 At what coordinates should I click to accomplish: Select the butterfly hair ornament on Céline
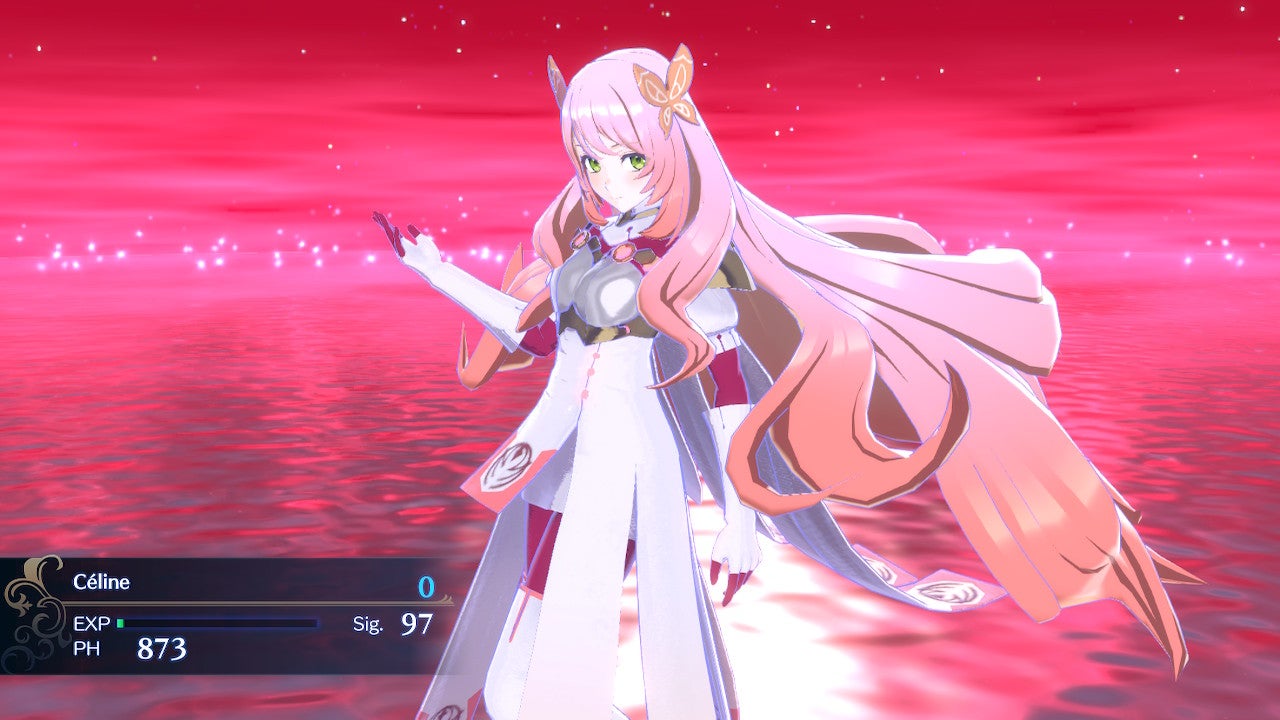tap(670, 95)
